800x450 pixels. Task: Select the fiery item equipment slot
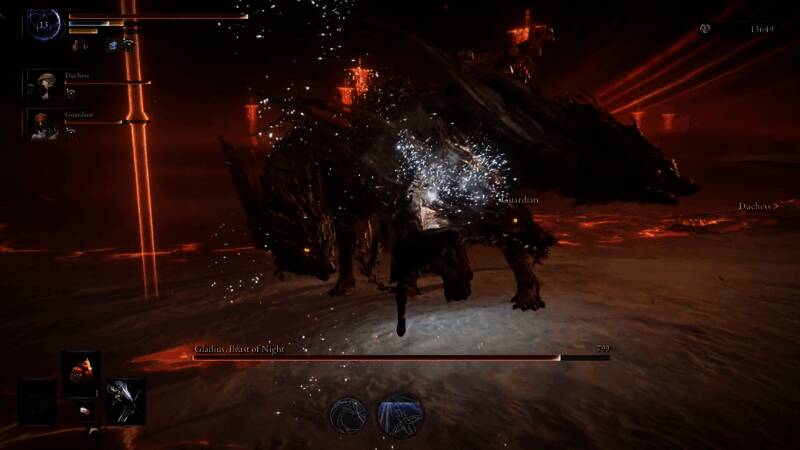coord(81,371)
